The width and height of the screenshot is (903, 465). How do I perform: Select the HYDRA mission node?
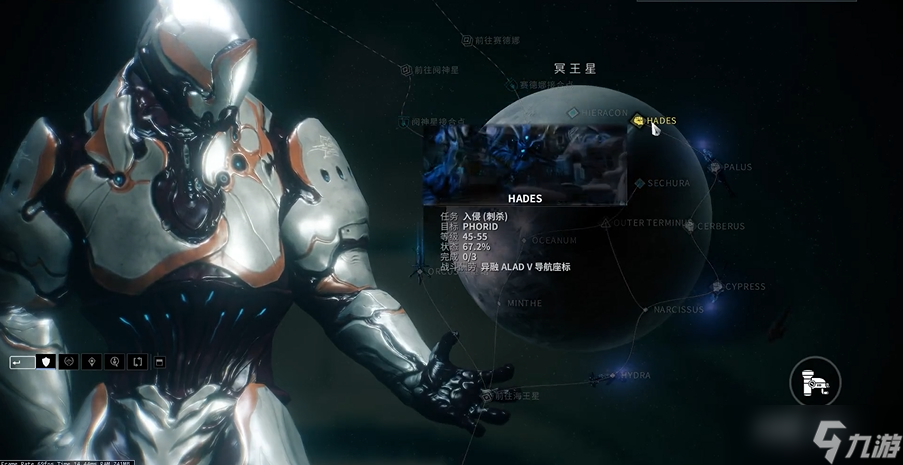[x=613, y=376]
